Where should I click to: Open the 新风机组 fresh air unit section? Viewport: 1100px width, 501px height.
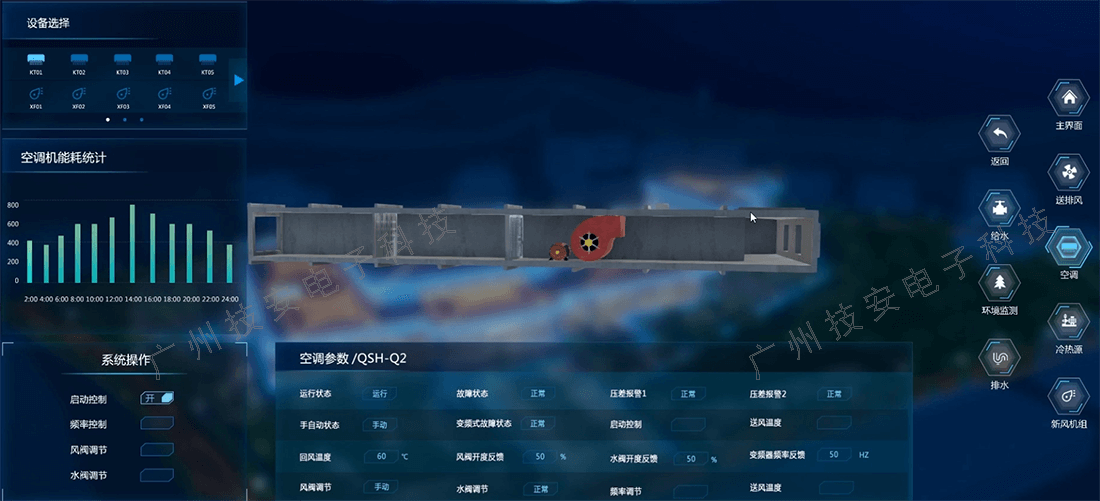pyautogui.click(x=1069, y=397)
